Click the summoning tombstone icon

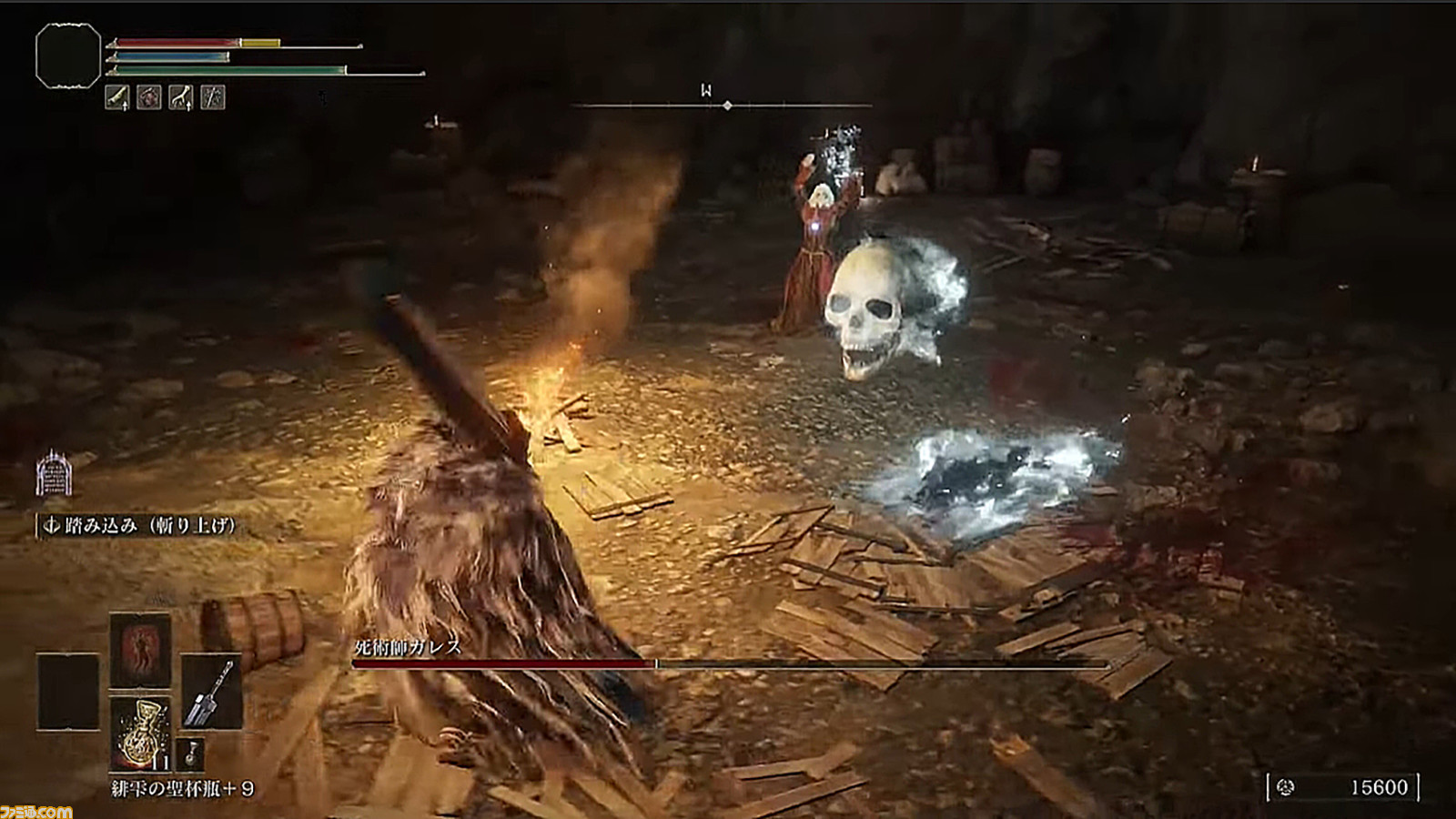pos(54,474)
